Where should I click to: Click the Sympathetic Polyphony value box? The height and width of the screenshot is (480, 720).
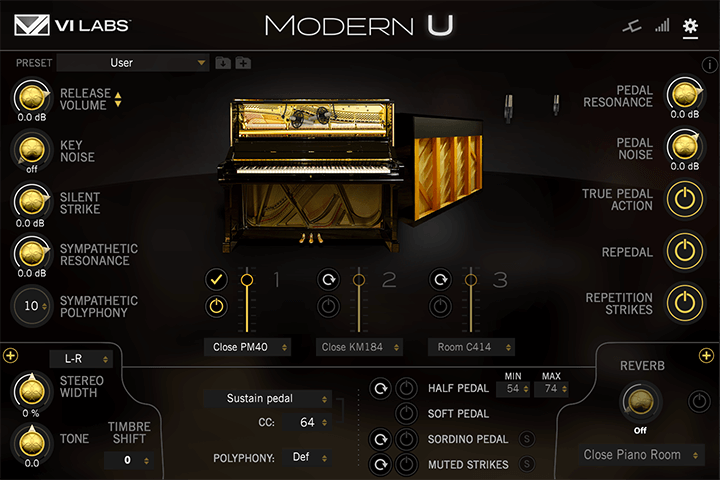click(33, 305)
